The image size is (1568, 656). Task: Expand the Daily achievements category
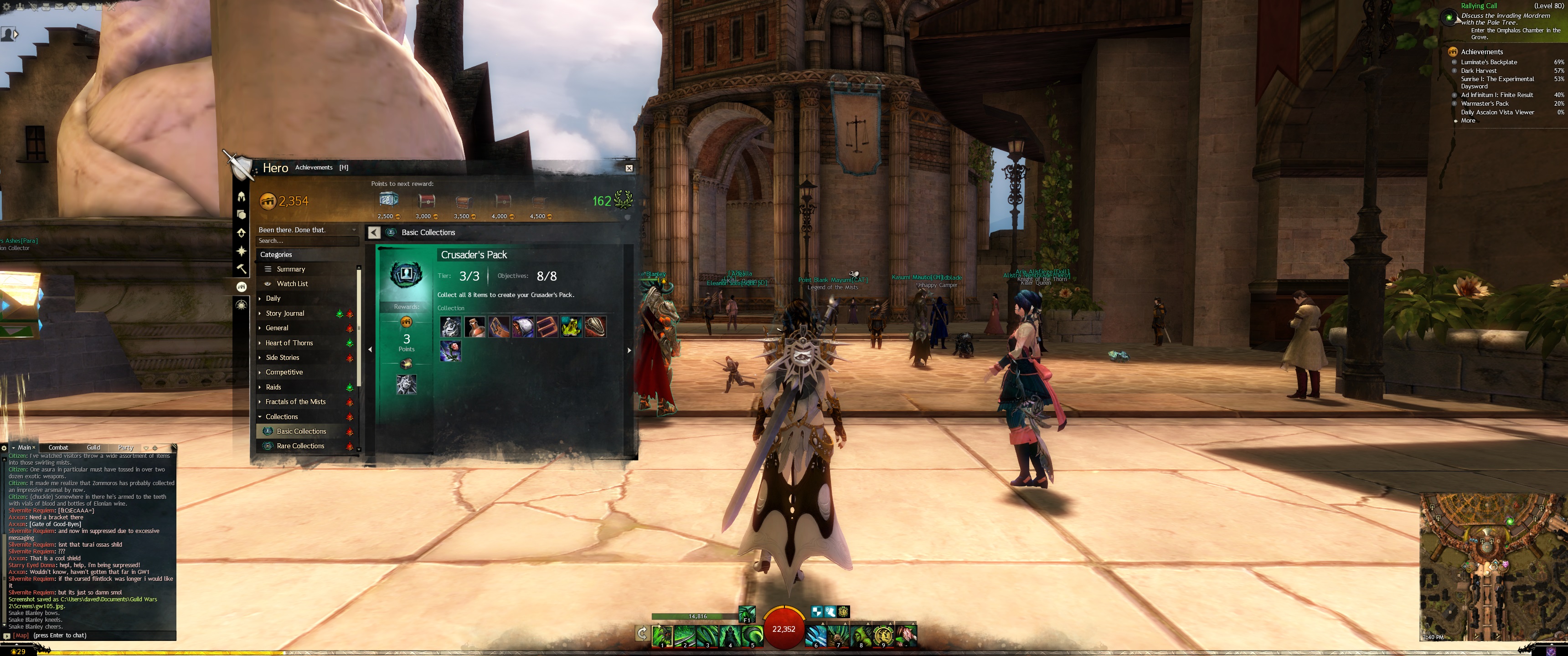tap(273, 298)
